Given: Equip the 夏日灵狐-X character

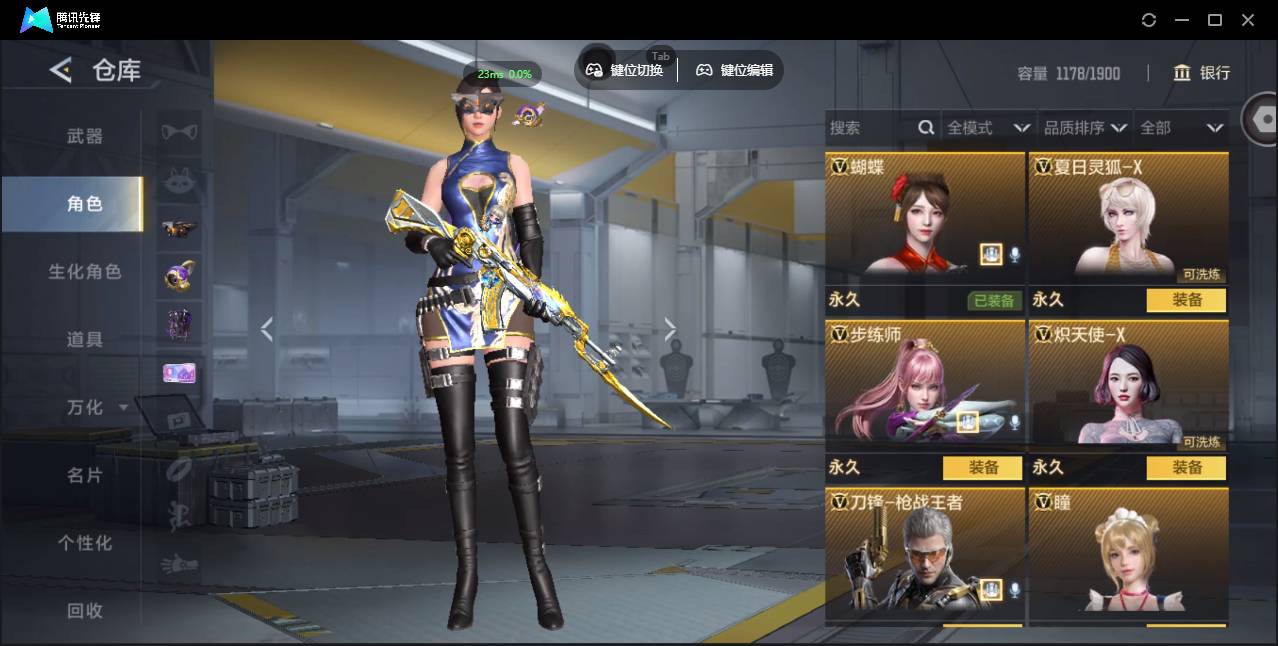Looking at the screenshot, I should (1186, 300).
